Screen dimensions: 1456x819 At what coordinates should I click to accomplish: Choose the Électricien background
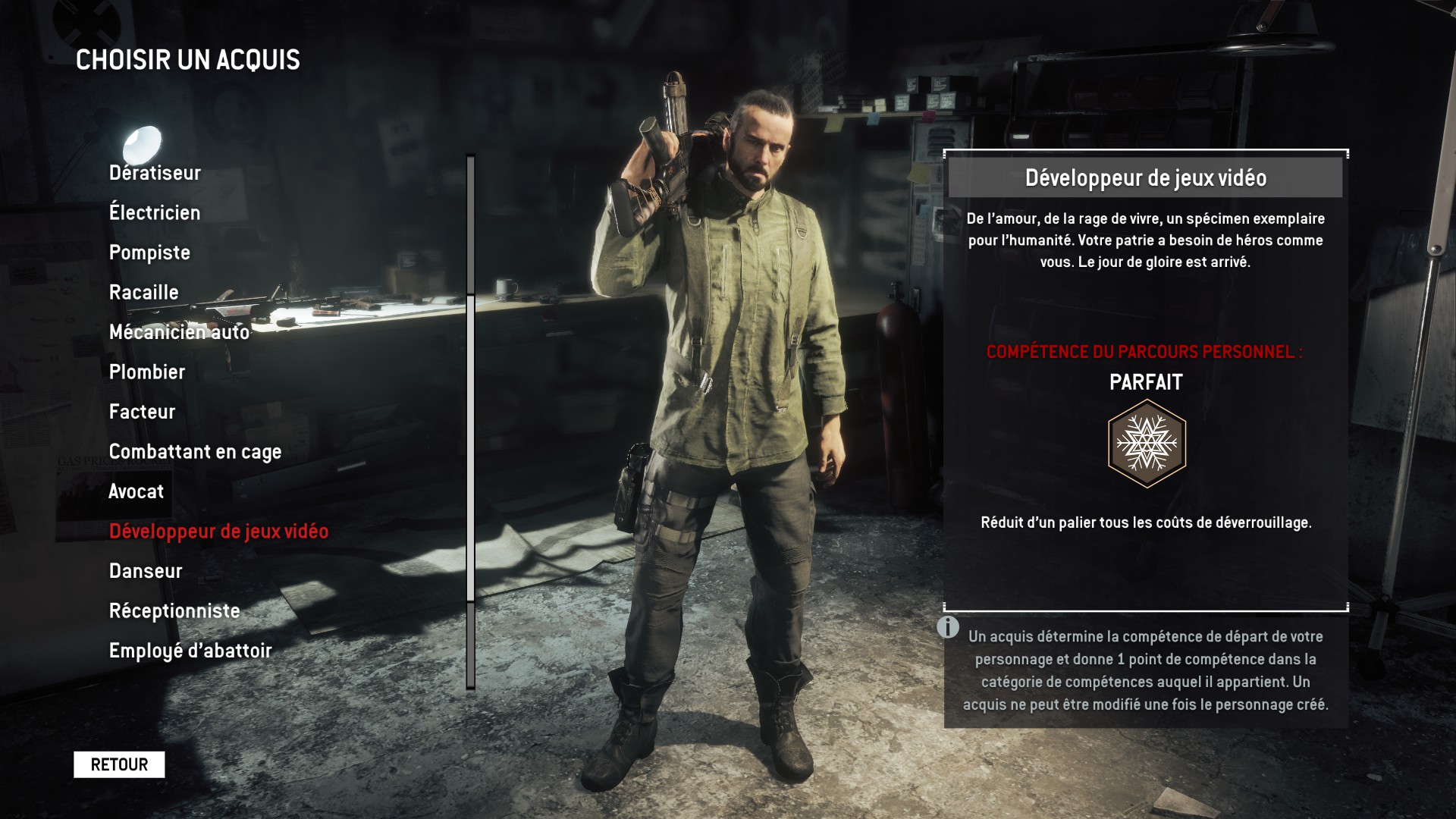pos(155,213)
